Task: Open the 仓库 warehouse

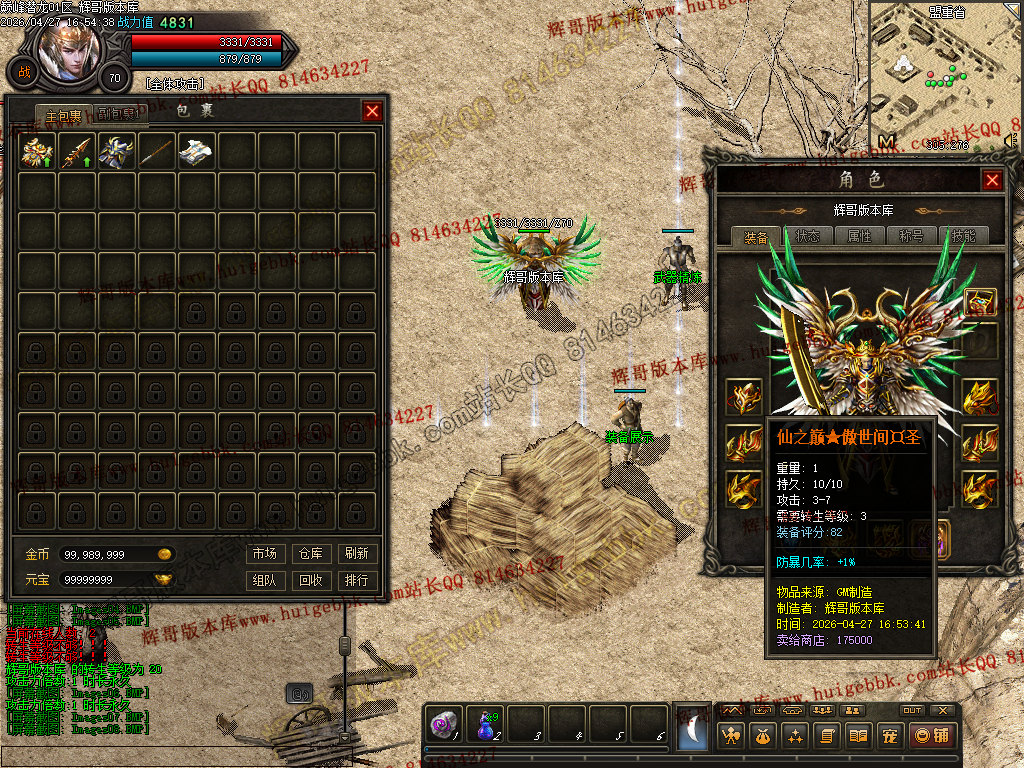Action: point(310,554)
